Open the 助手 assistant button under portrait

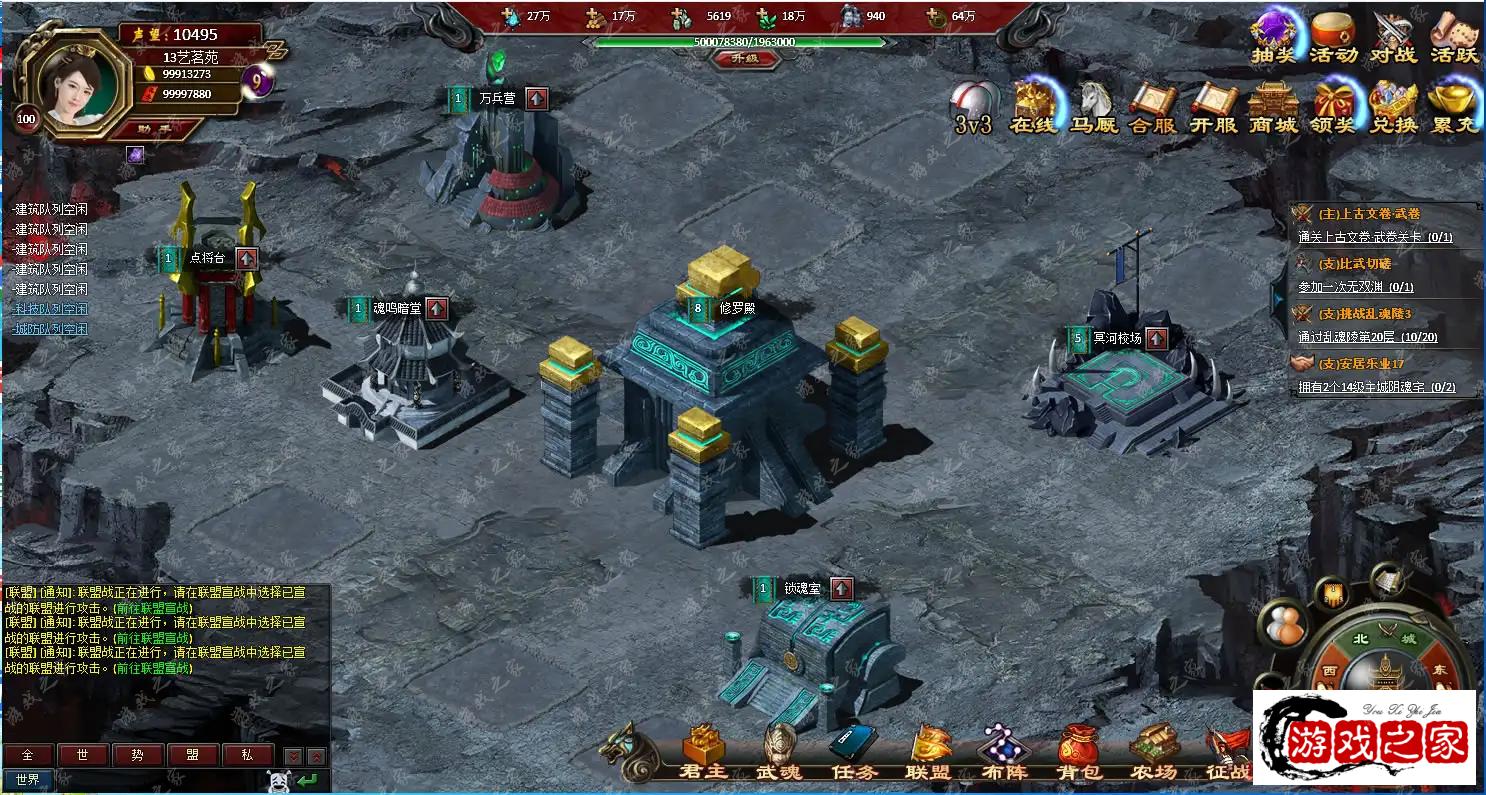point(155,128)
